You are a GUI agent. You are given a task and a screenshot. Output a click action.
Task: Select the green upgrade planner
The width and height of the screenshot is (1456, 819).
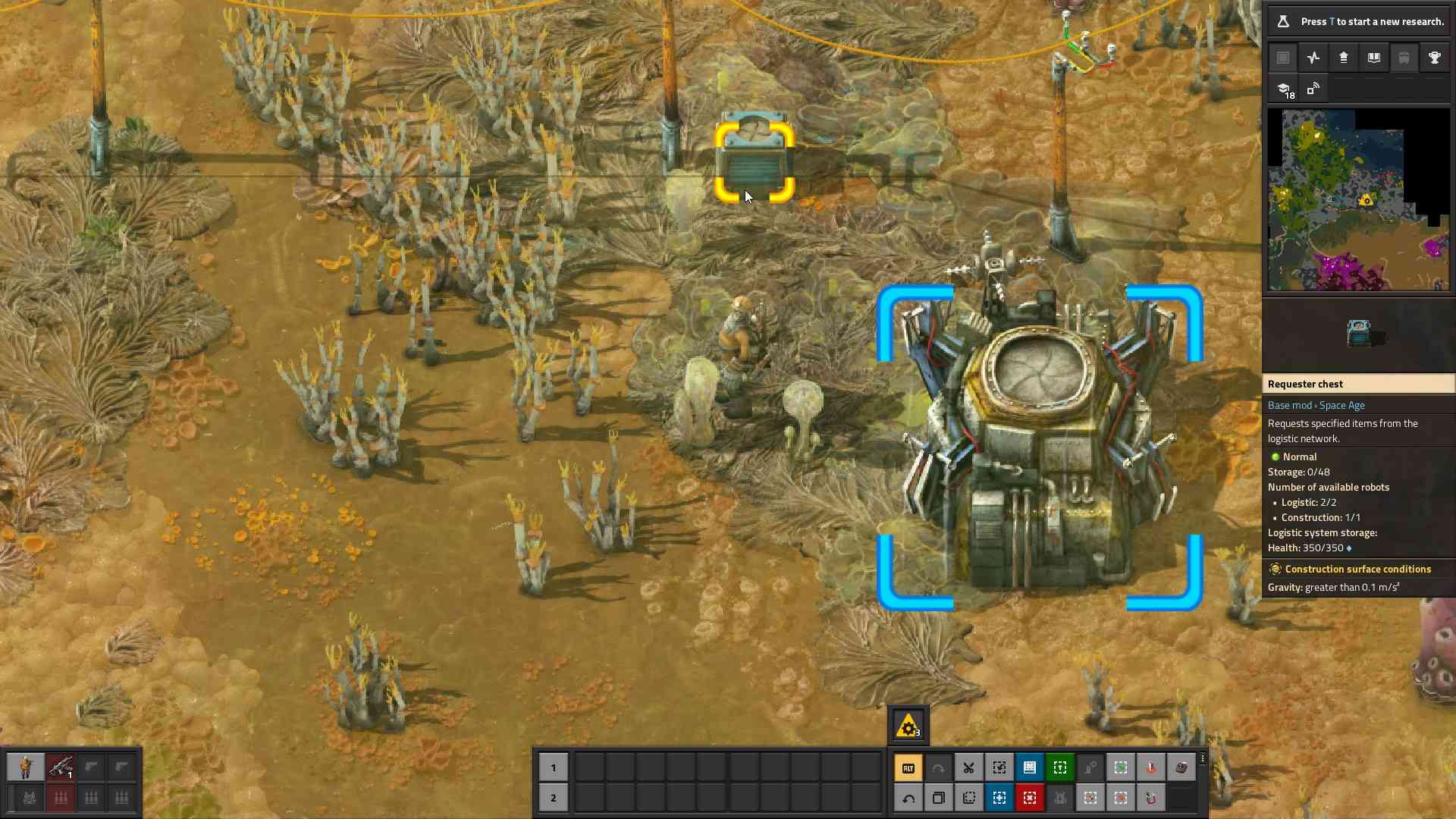point(1060,767)
